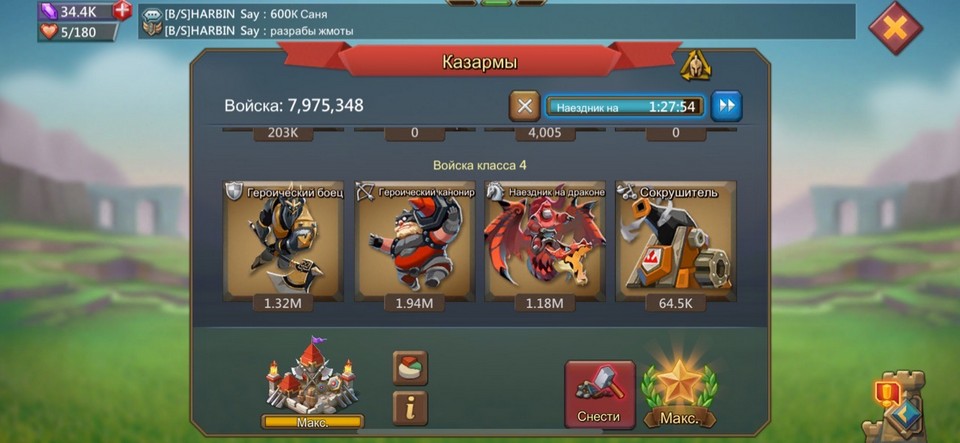Choose the Героический канонир troop card
Screen dimensions: 960x443
pyautogui.click(x=414, y=241)
